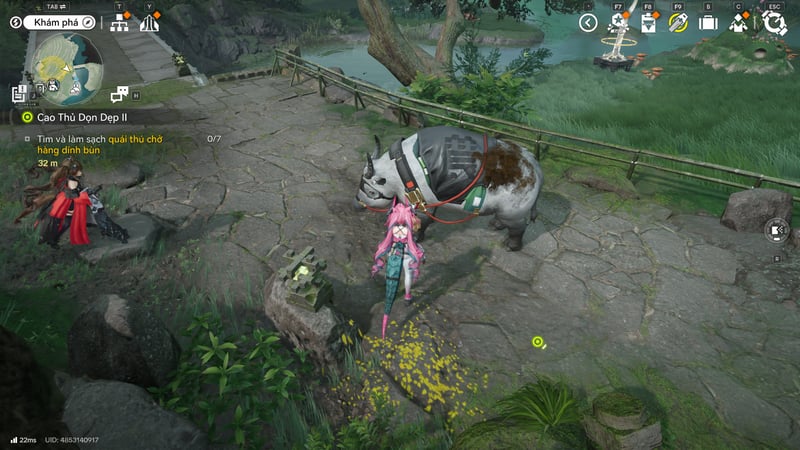Open the character menu icon
The height and width of the screenshot is (450, 800).
(739, 23)
